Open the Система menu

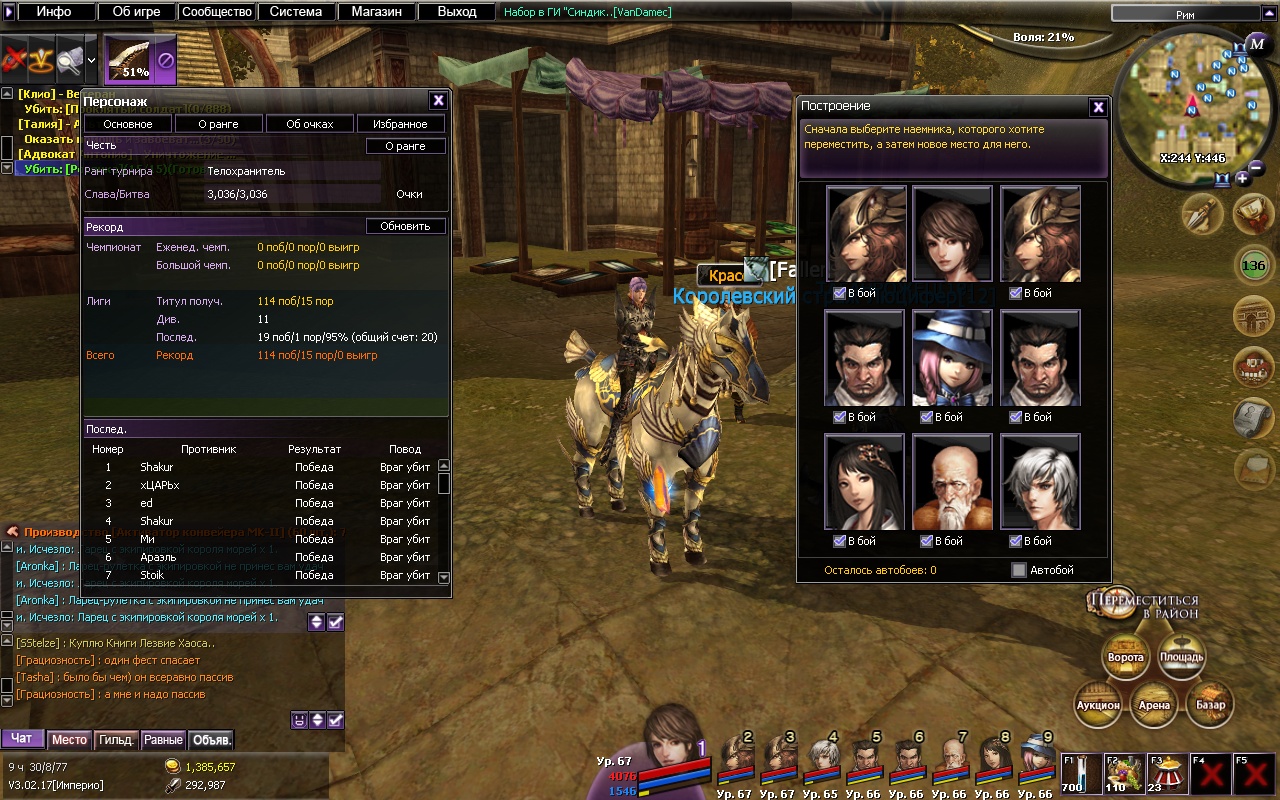click(296, 12)
